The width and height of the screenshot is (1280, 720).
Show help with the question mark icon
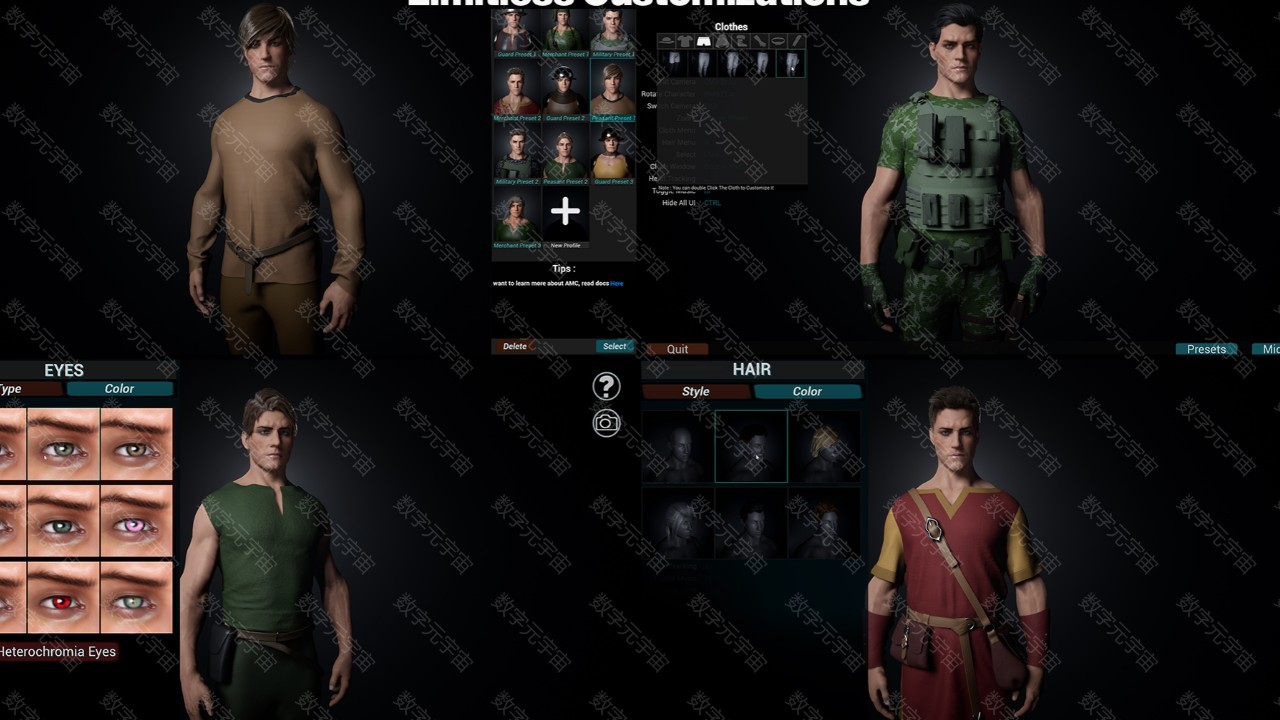coord(606,386)
